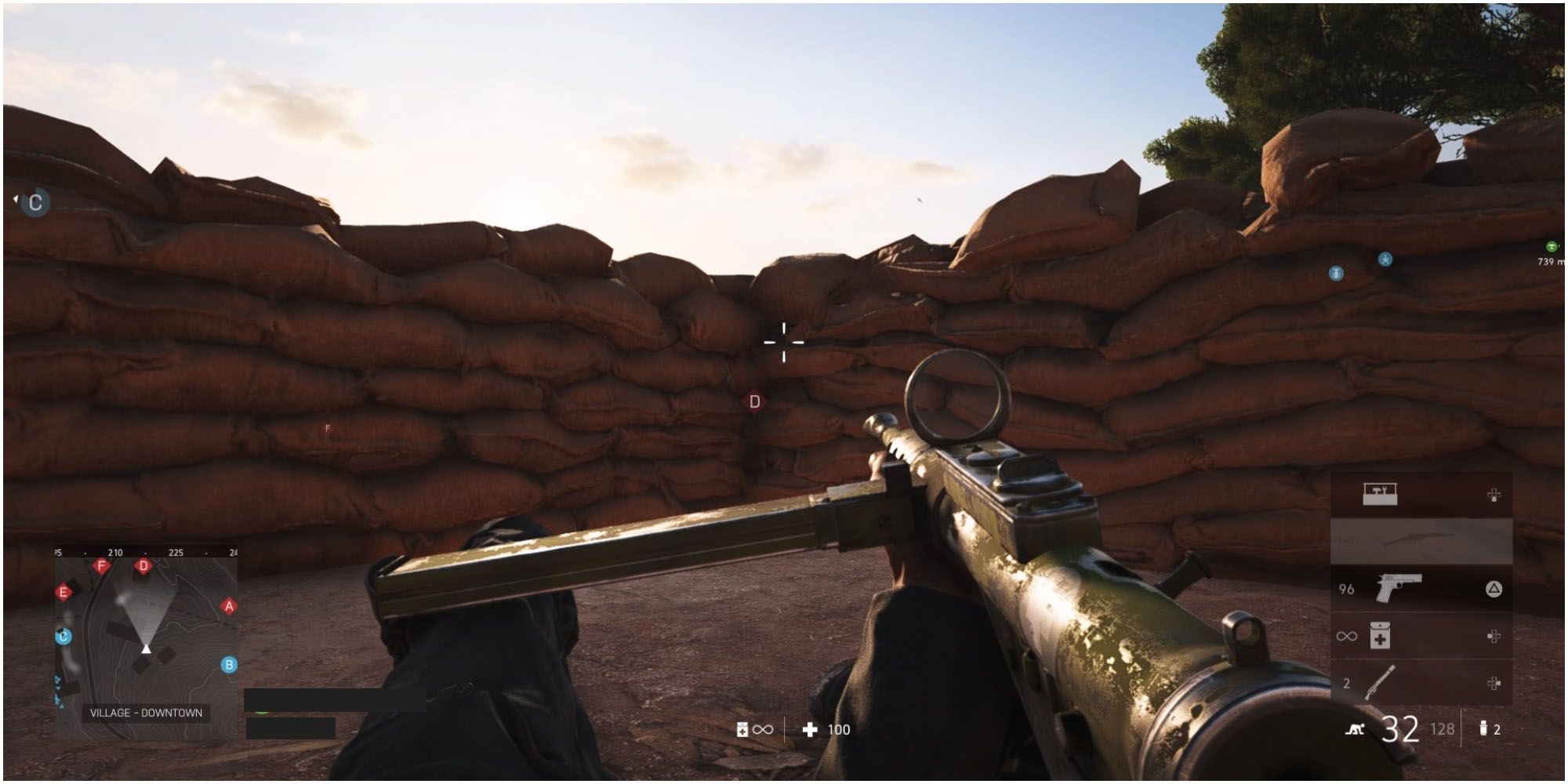Click the D objective marker on the sandbag wall
This screenshot has width=1568, height=784.
click(x=755, y=401)
